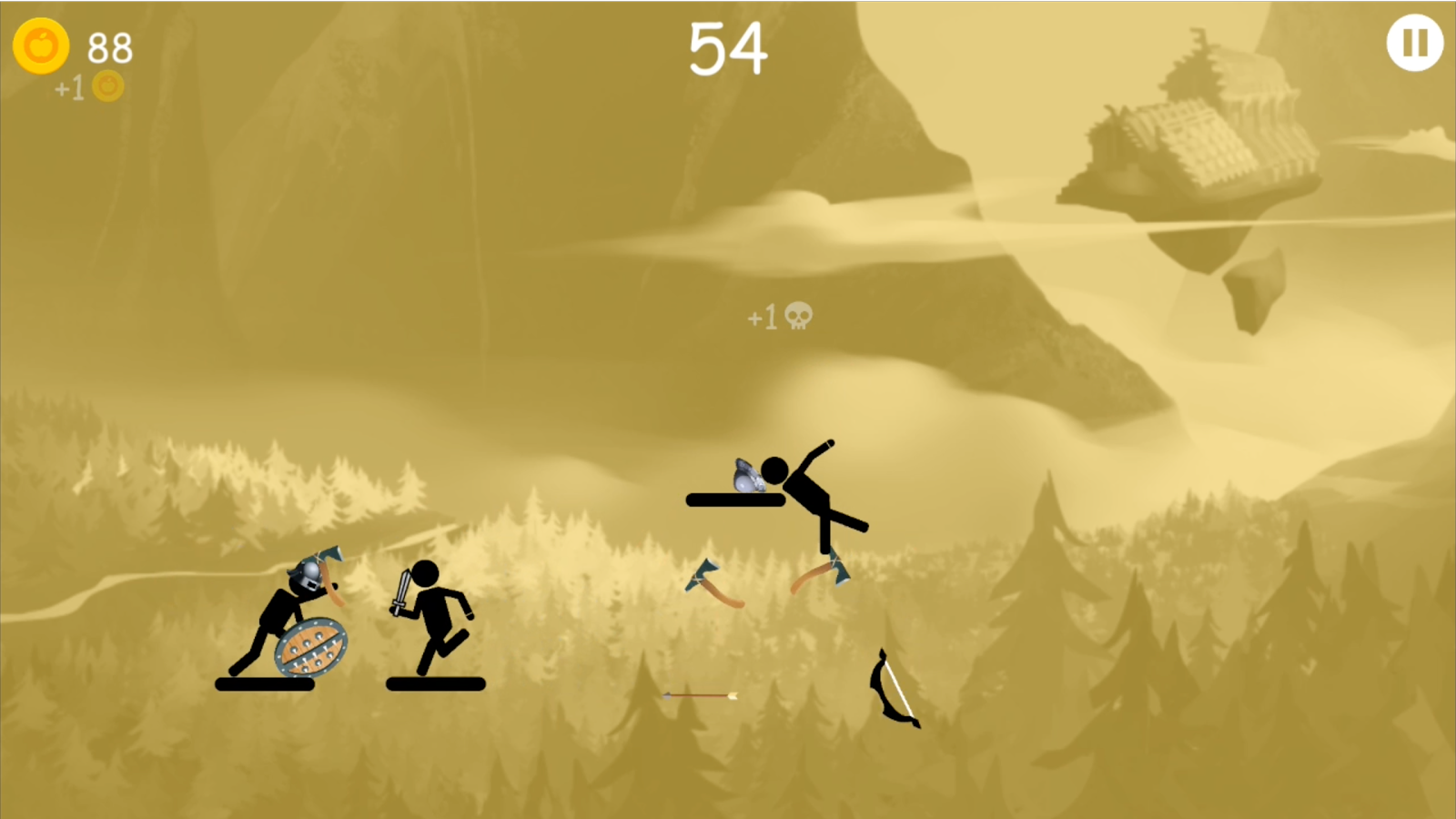Select the falling bow weapon

click(x=894, y=689)
